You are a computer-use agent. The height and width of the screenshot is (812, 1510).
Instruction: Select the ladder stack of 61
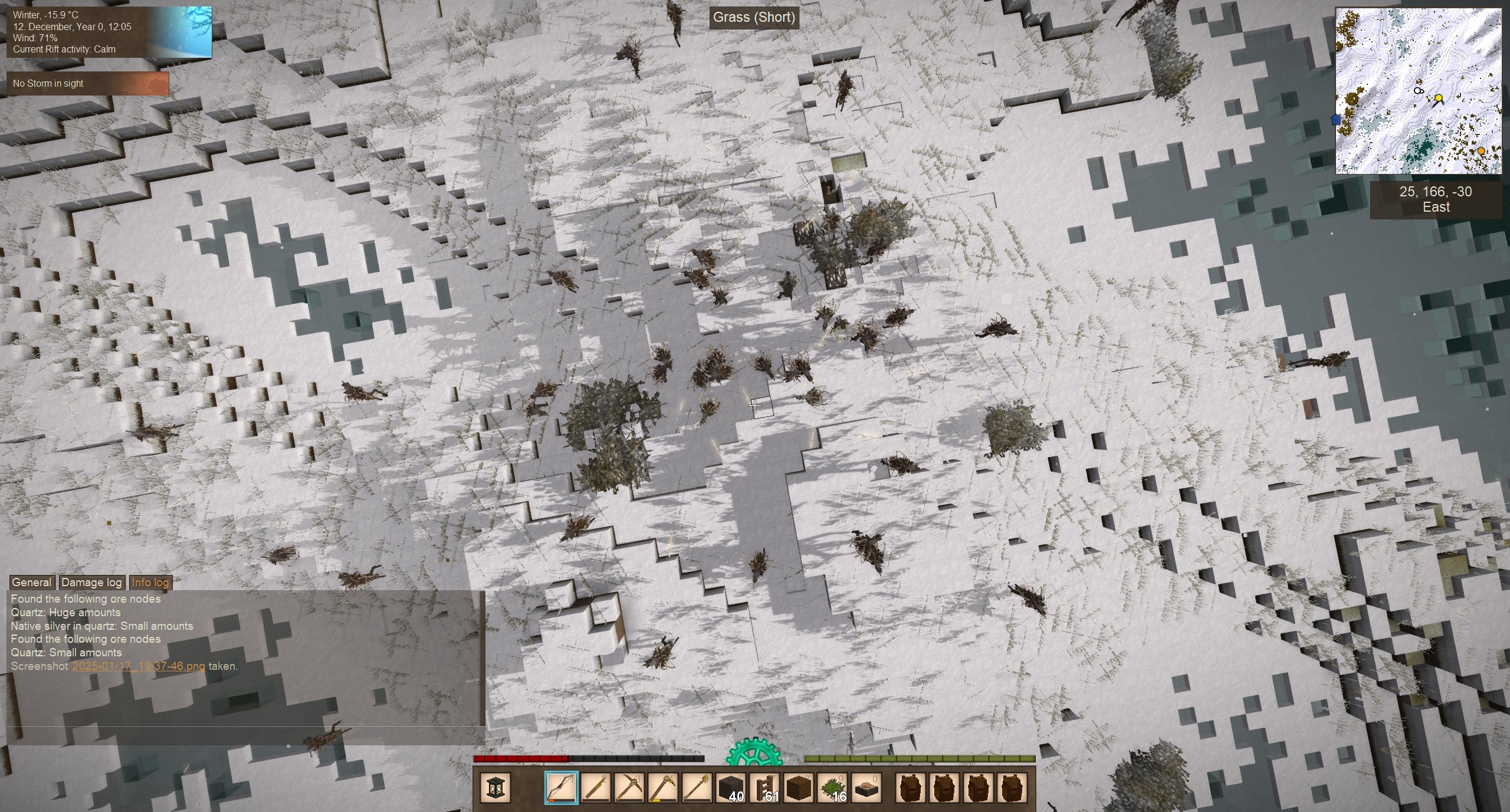765,787
